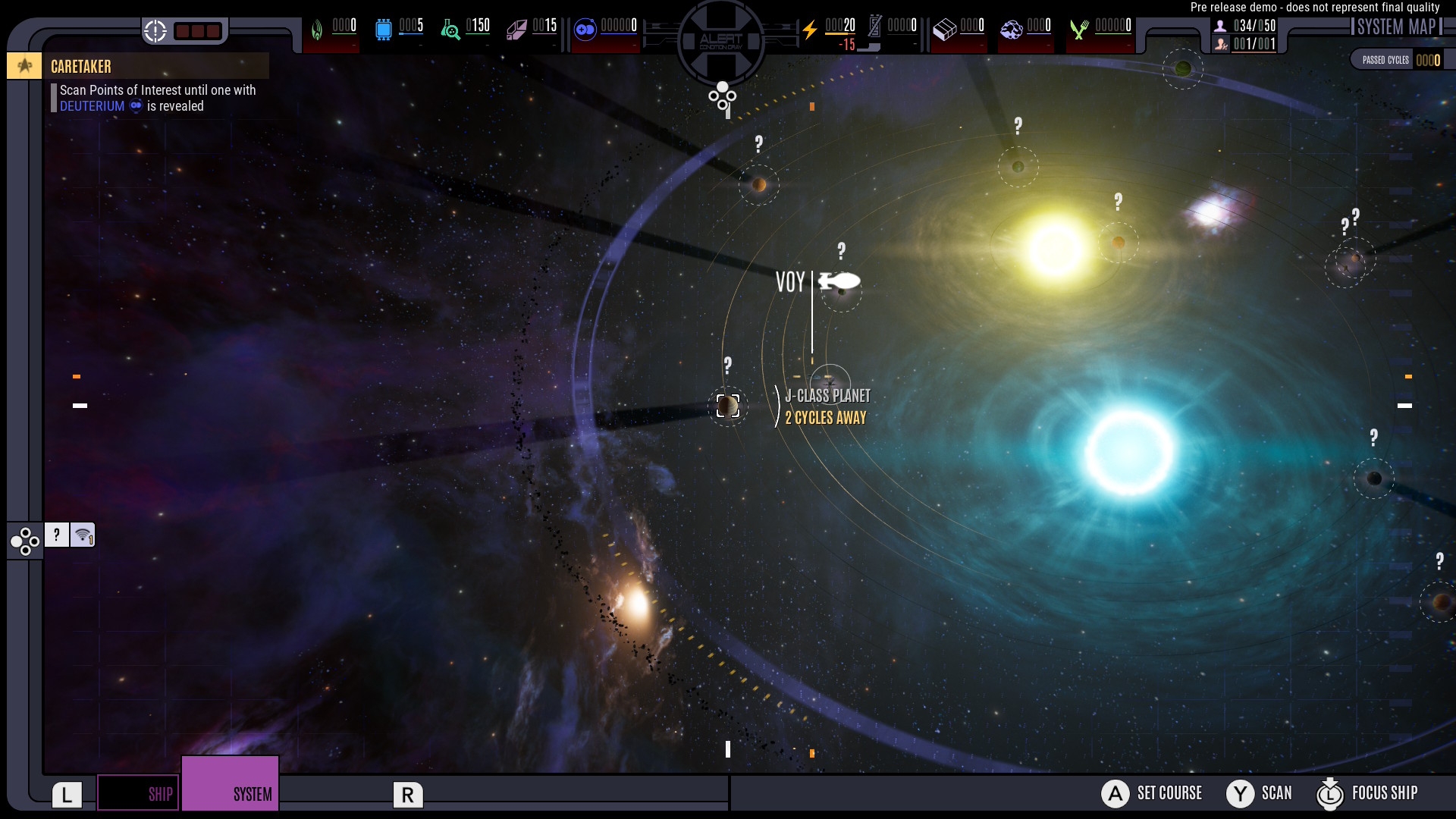
Task: Select the SYSTEM tab
Action: [231, 784]
